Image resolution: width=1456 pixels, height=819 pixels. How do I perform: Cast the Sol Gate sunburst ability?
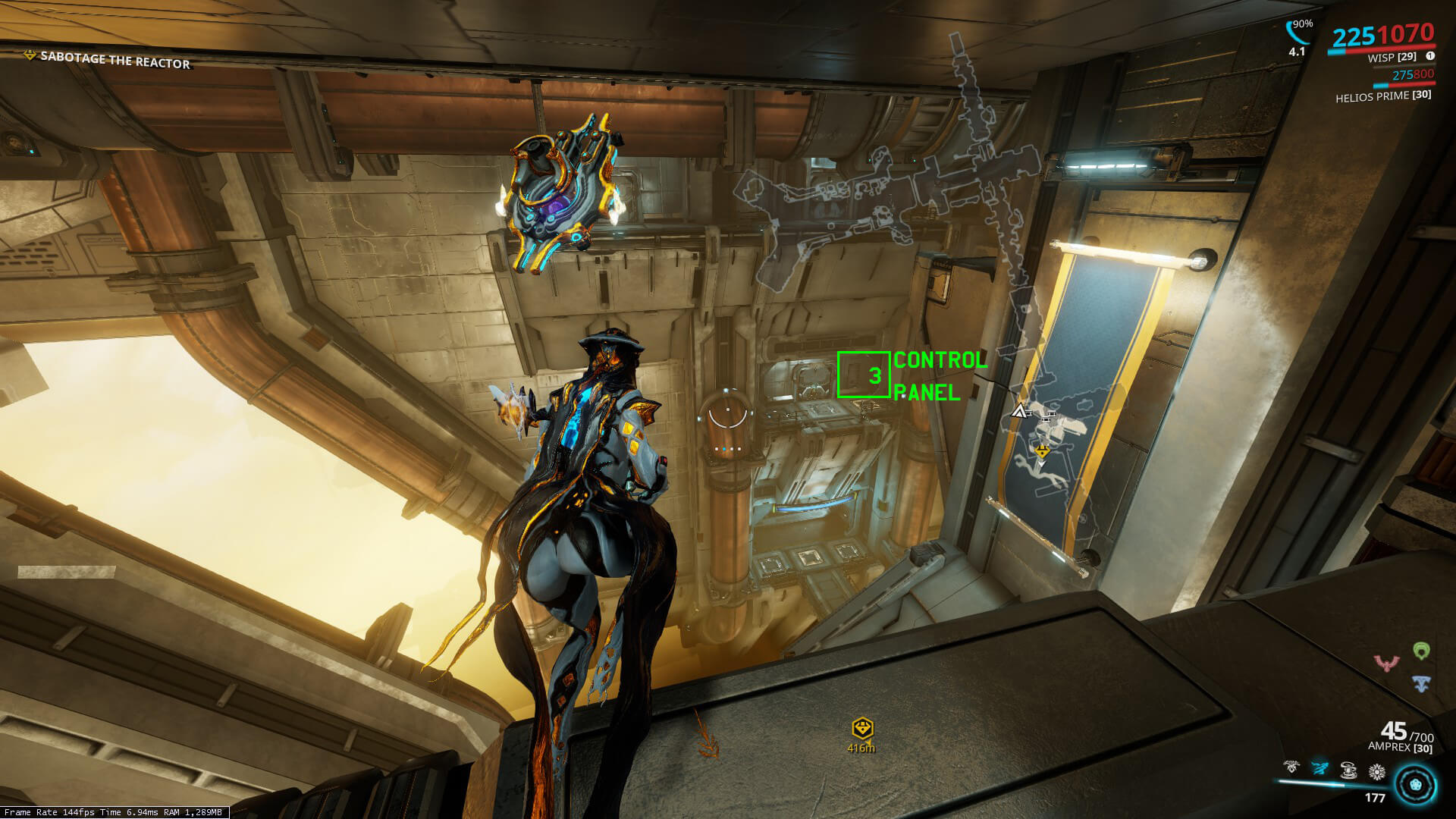[1376, 772]
